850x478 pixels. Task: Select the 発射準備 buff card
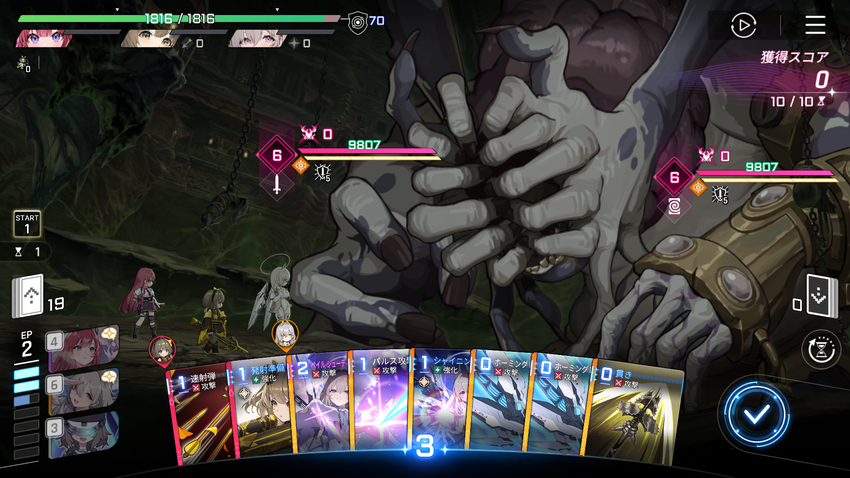coord(260,408)
